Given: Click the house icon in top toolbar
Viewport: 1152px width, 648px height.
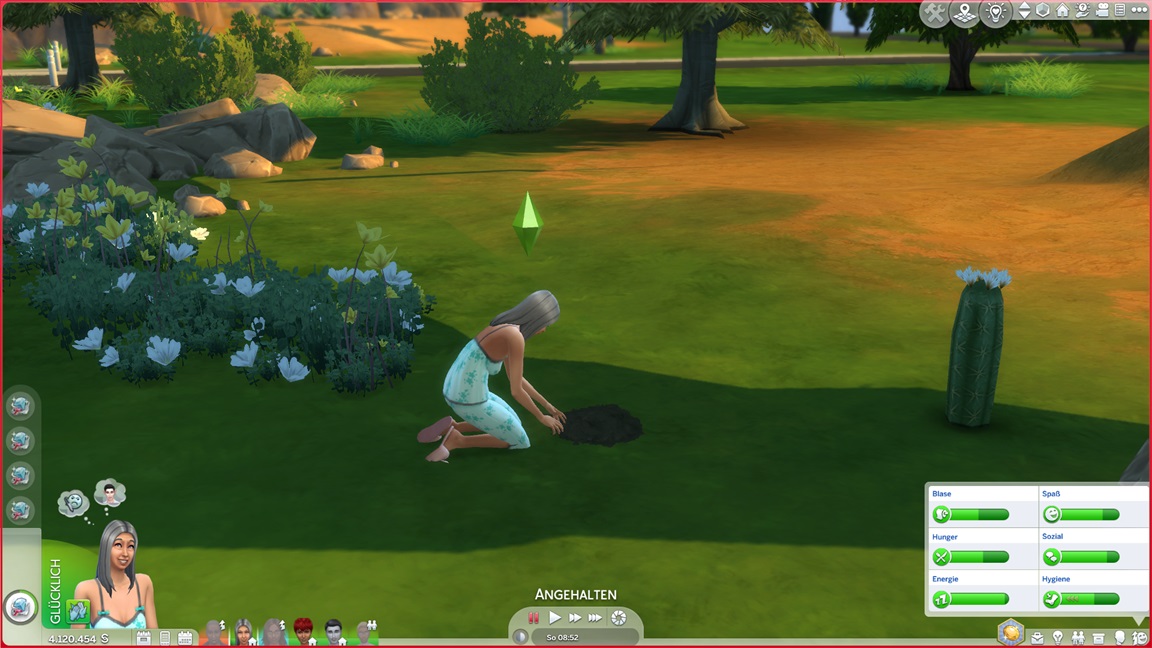Looking at the screenshot, I should coord(1062,11).
